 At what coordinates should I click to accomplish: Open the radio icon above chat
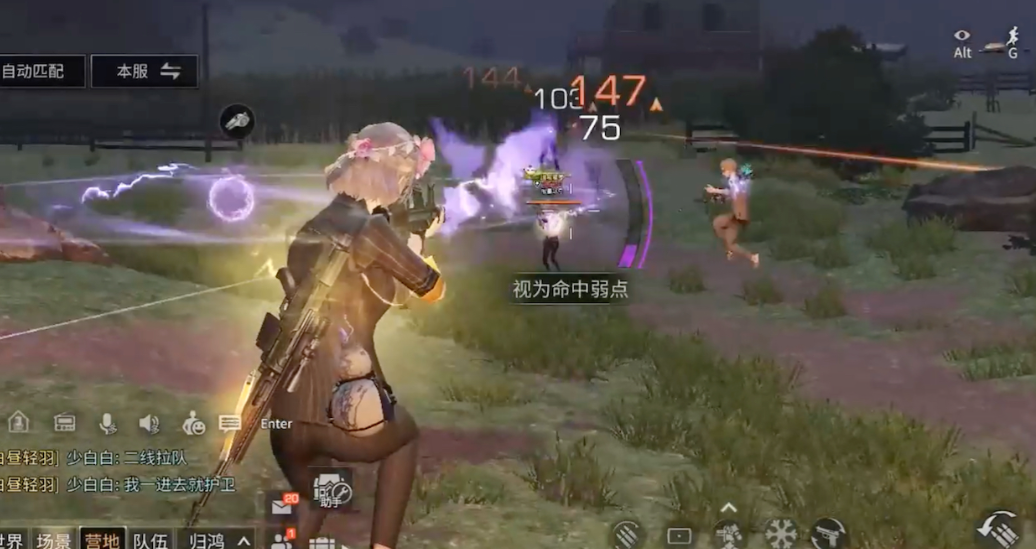[x=64, y=422]
